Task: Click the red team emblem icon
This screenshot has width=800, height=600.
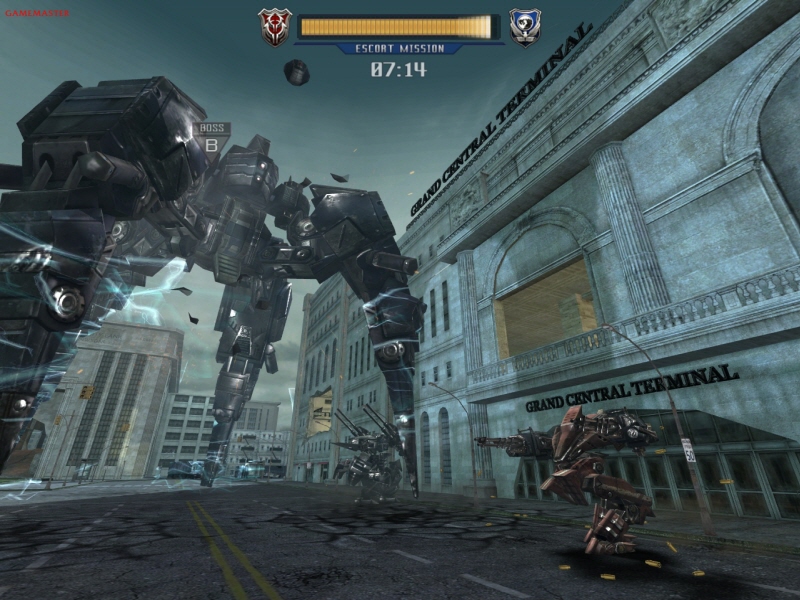Action: pos(273,27)
